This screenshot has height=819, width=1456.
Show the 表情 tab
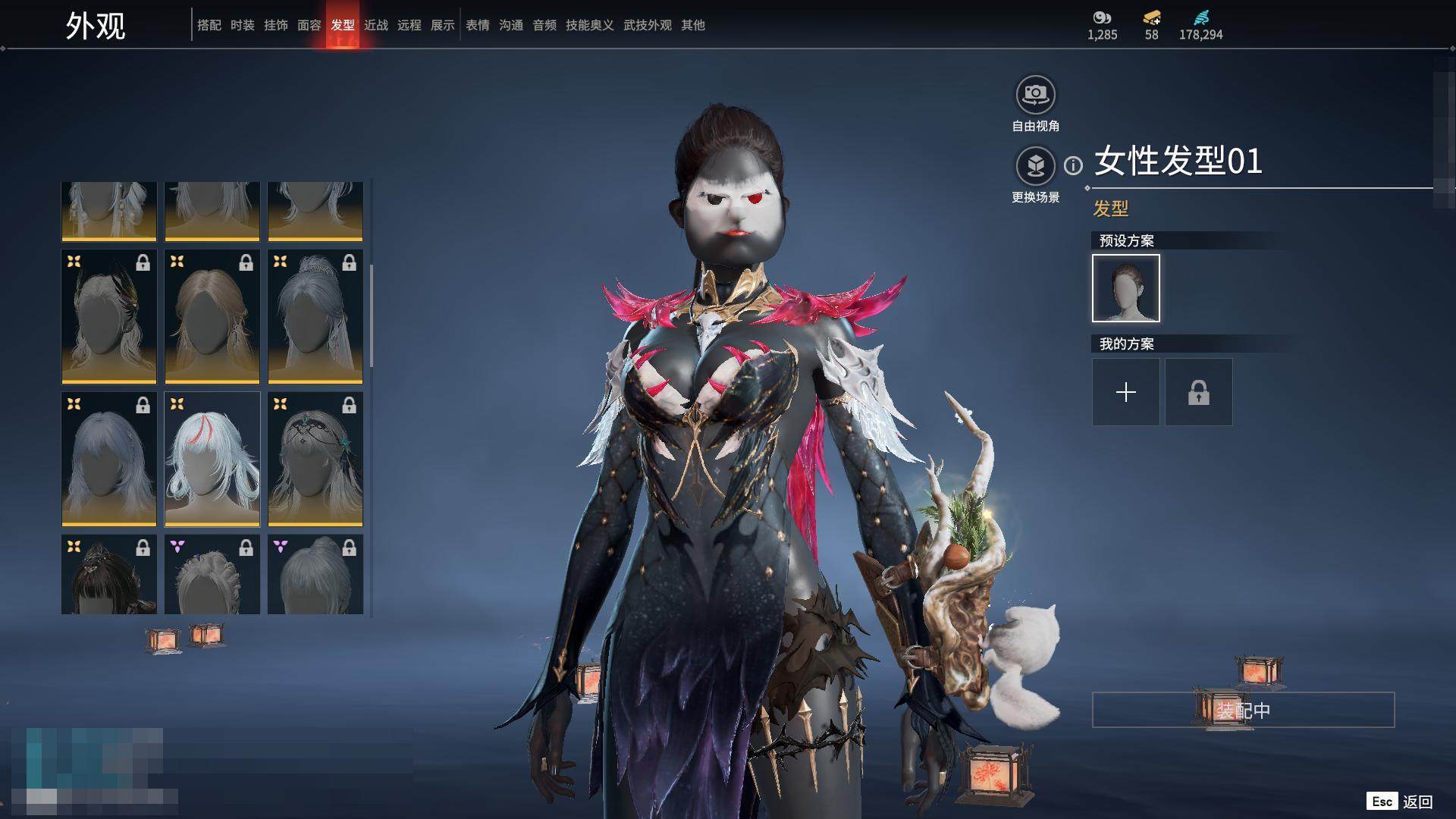click(x=478, y=25)
